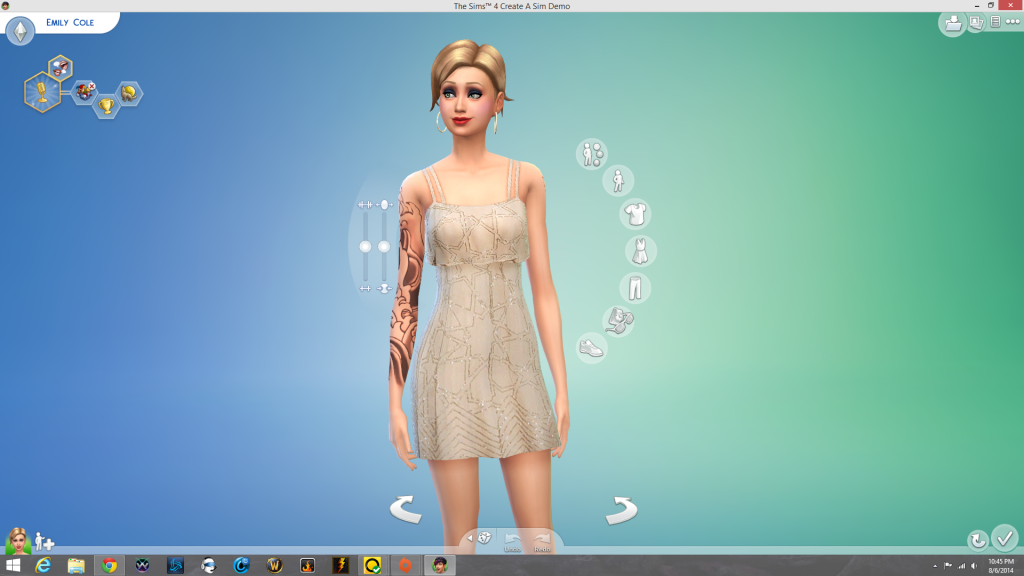The height and width of the screenshot is (576, 1024).
Task: Click the add new Sim button
Action: 44,541
